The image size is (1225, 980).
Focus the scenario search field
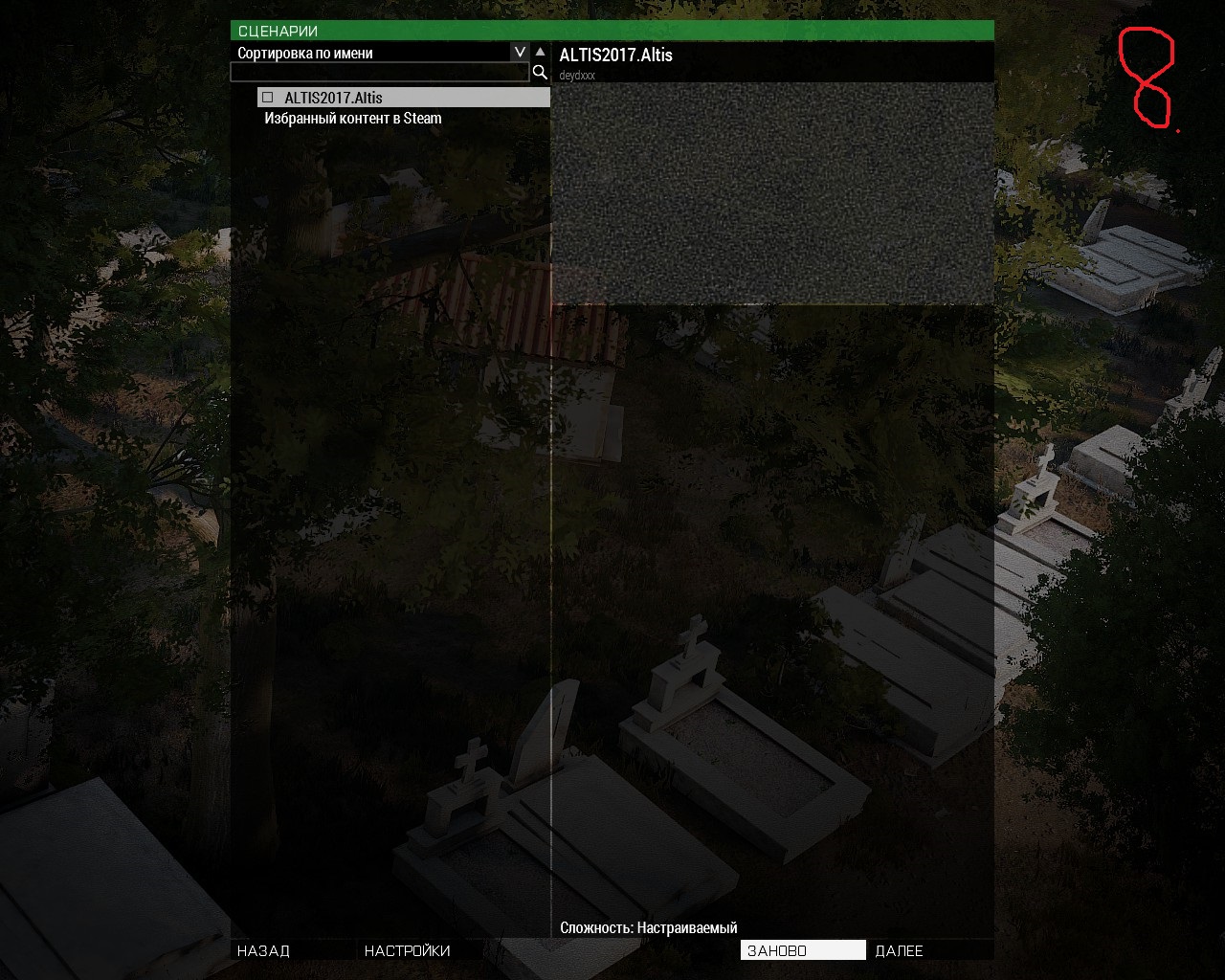tap(380, 73)
